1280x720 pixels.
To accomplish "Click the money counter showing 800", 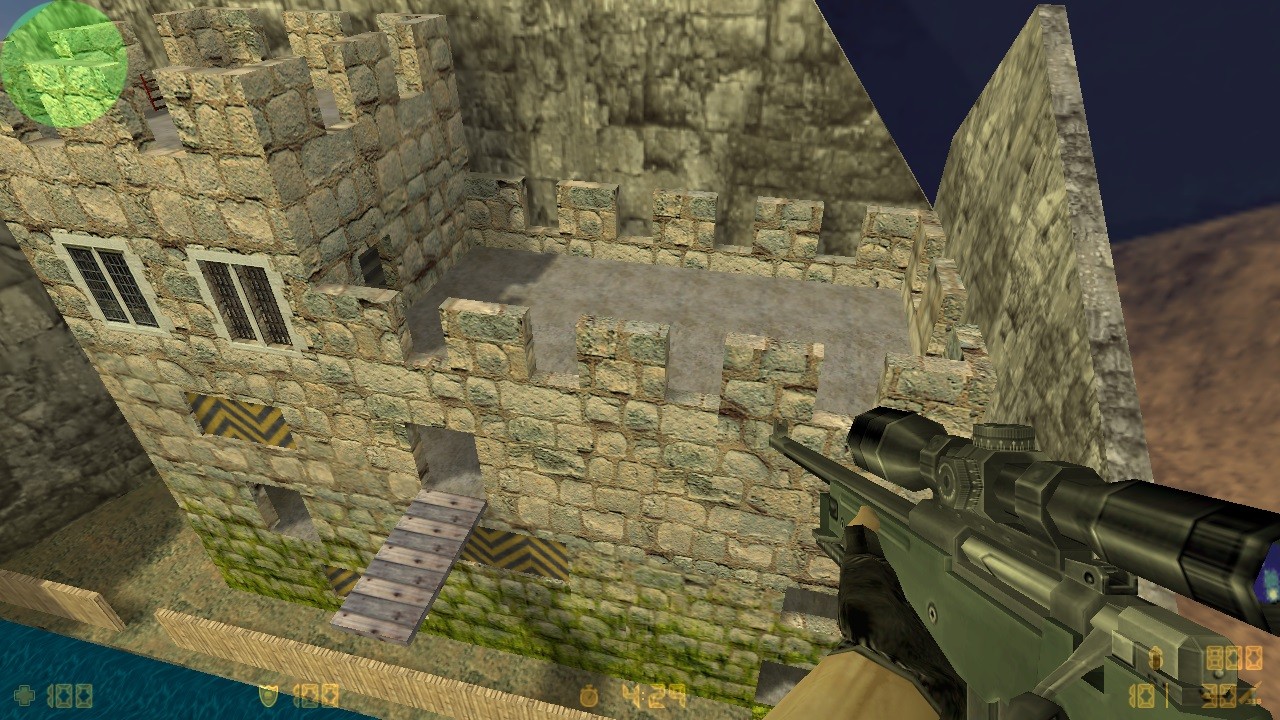I will pyautogui.click(x=1234, y=658).
